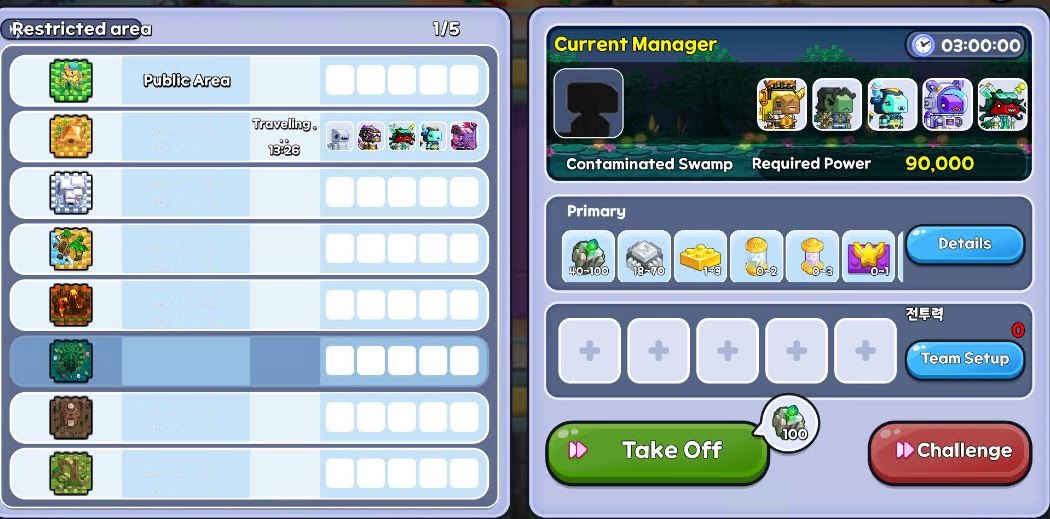The image size is (1050, 519).
Task: Inspect the purple robot enemy portrait
Action: pos(947,105)
